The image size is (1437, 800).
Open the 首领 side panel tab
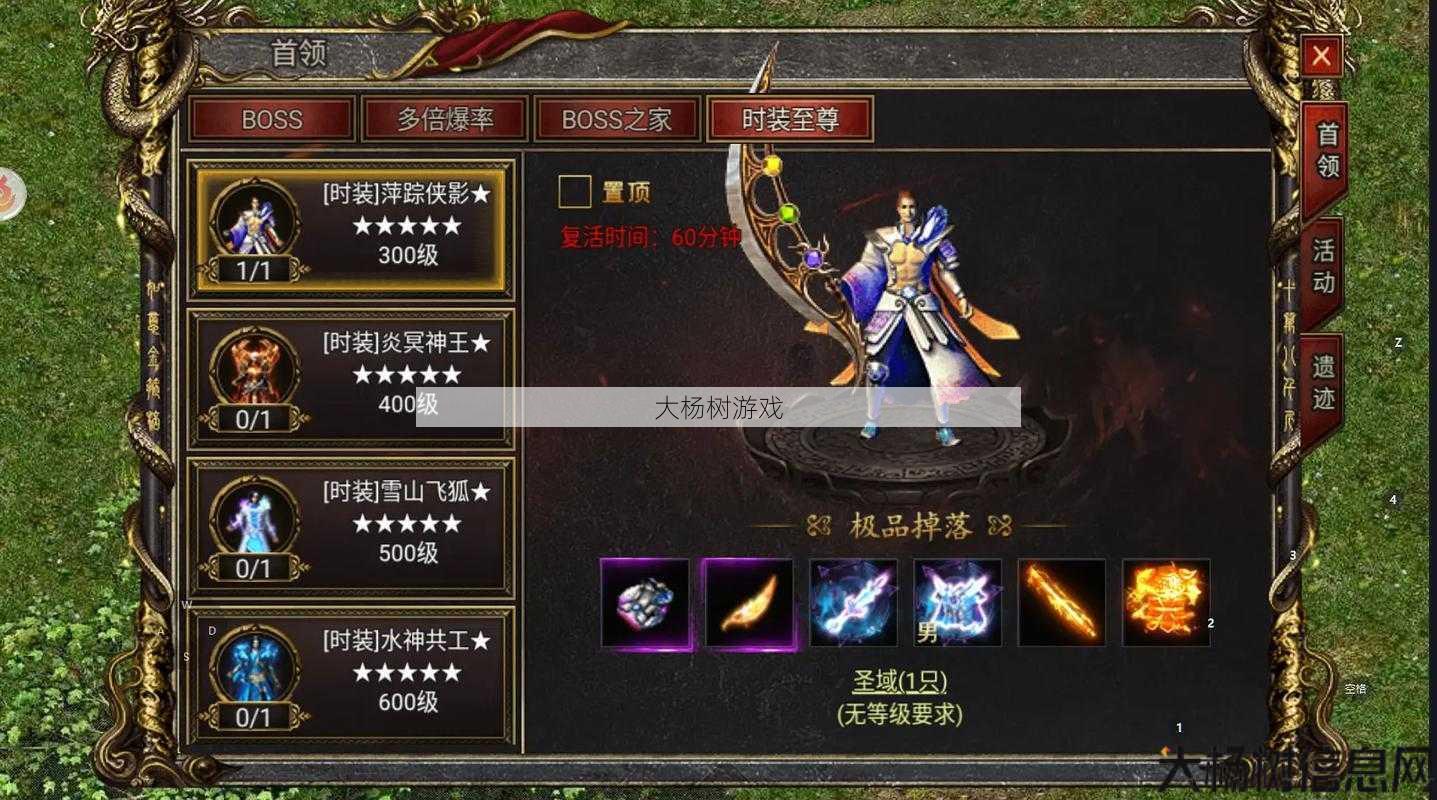click(x=1322, y=155)
